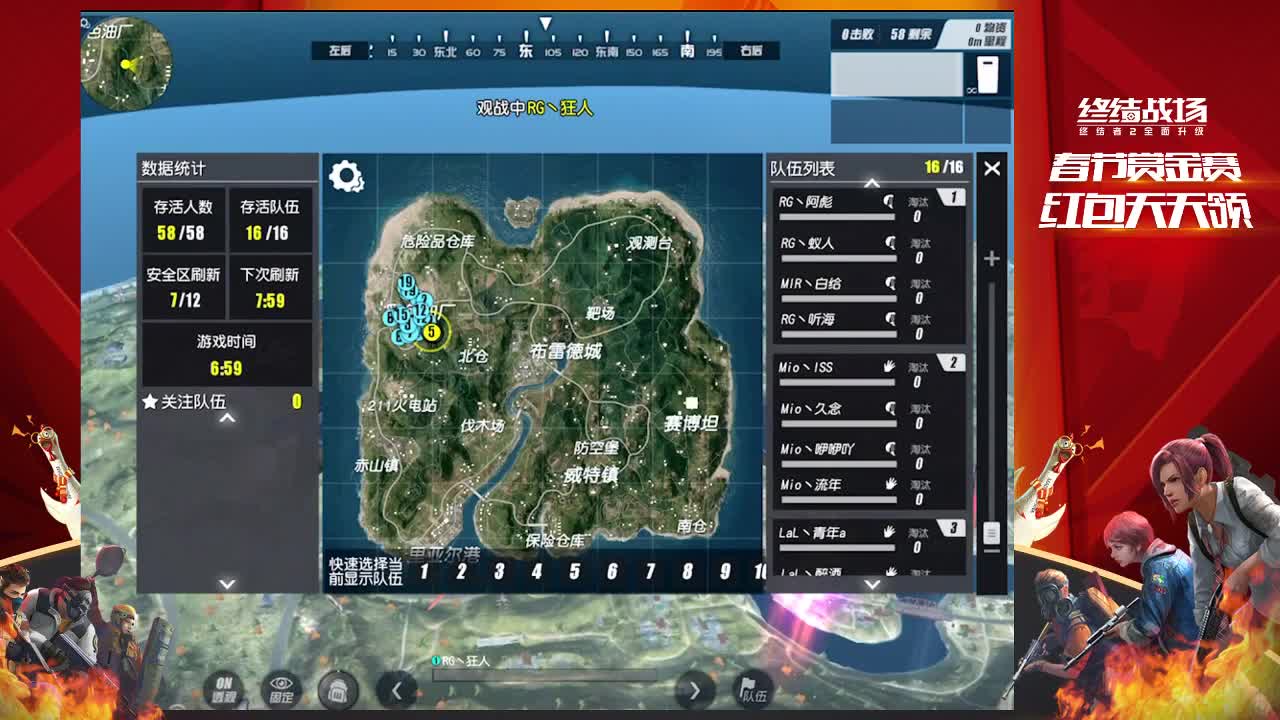The height and width of the screenshot is (720, 1280).
Task: Click the left arrow to spectate previous player
Action: point(396,690)
